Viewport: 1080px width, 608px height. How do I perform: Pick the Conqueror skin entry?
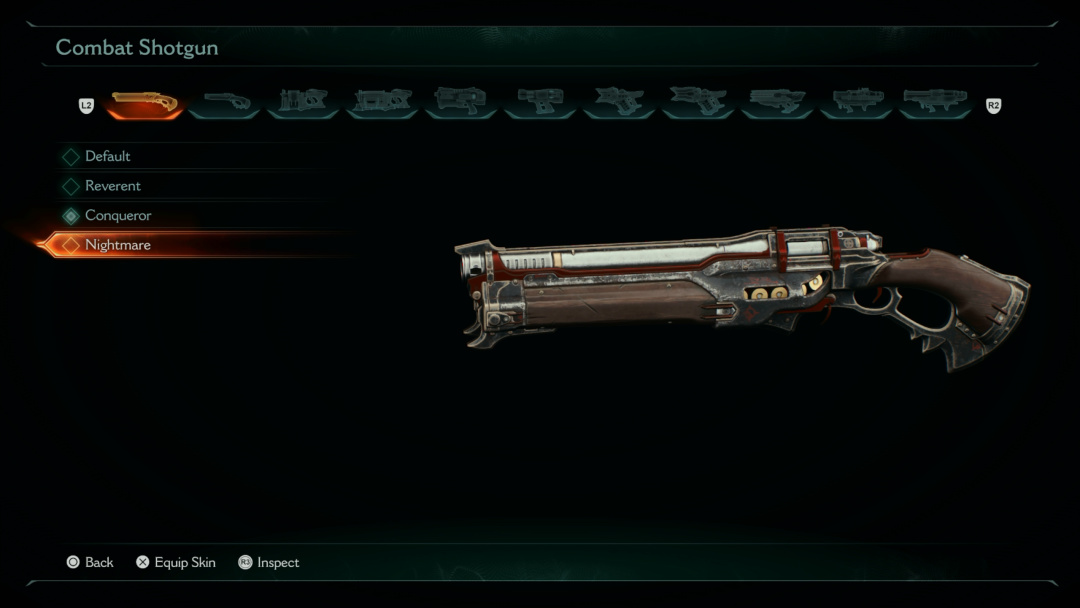[x=118, y=215]
